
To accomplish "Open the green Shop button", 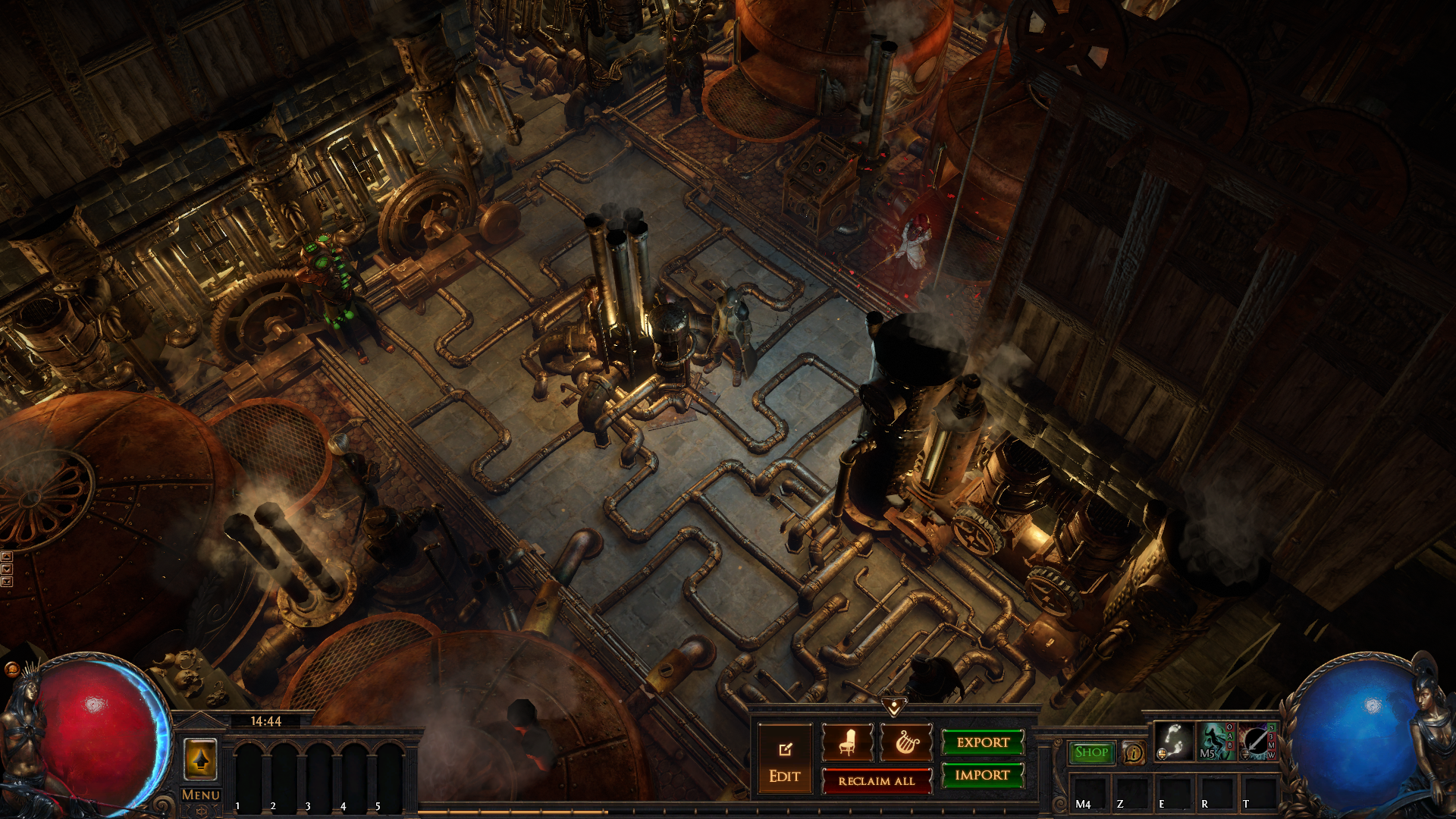I will (1091, 752).
